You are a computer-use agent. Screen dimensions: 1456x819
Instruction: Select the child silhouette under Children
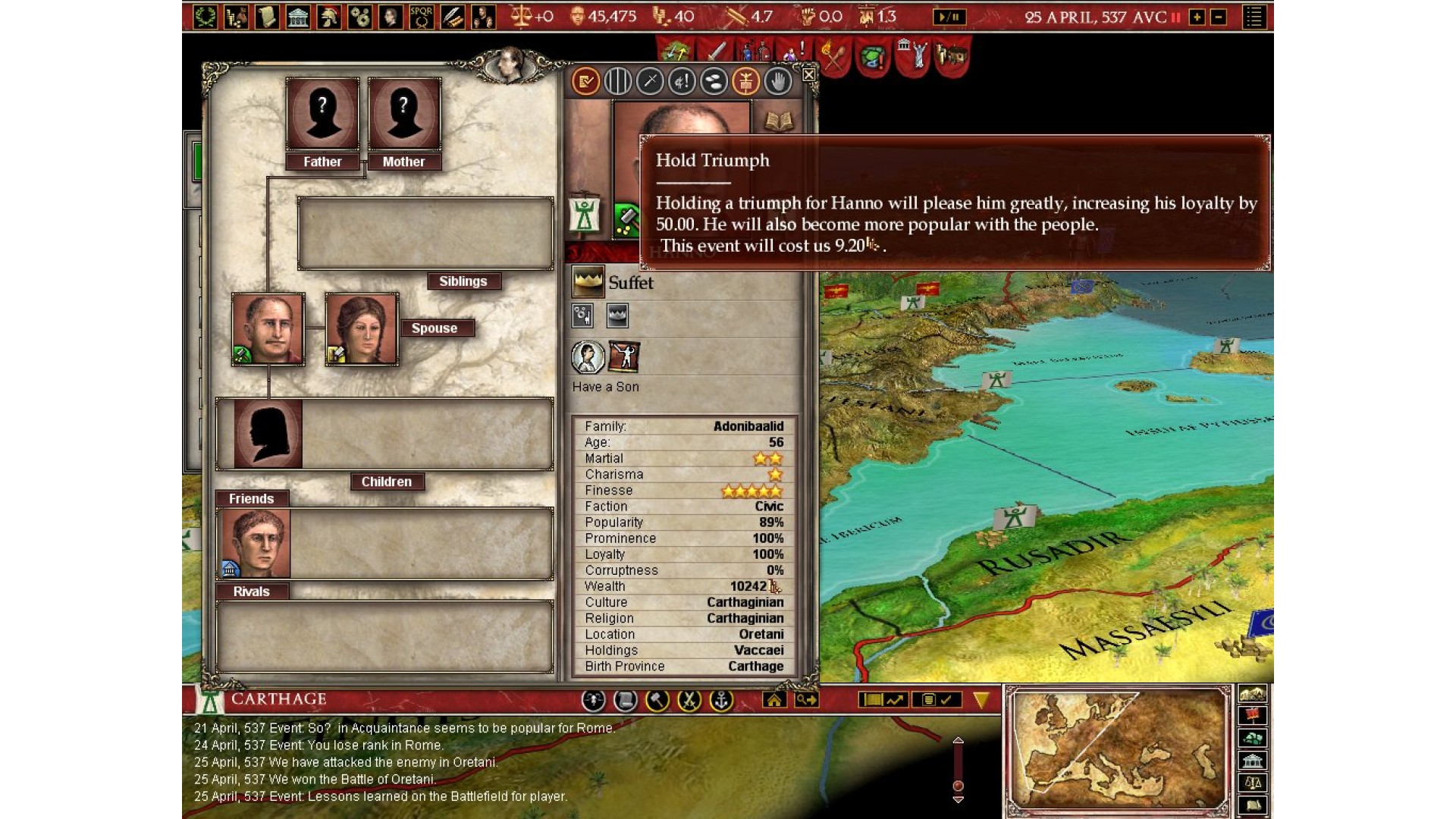point(267,434)
